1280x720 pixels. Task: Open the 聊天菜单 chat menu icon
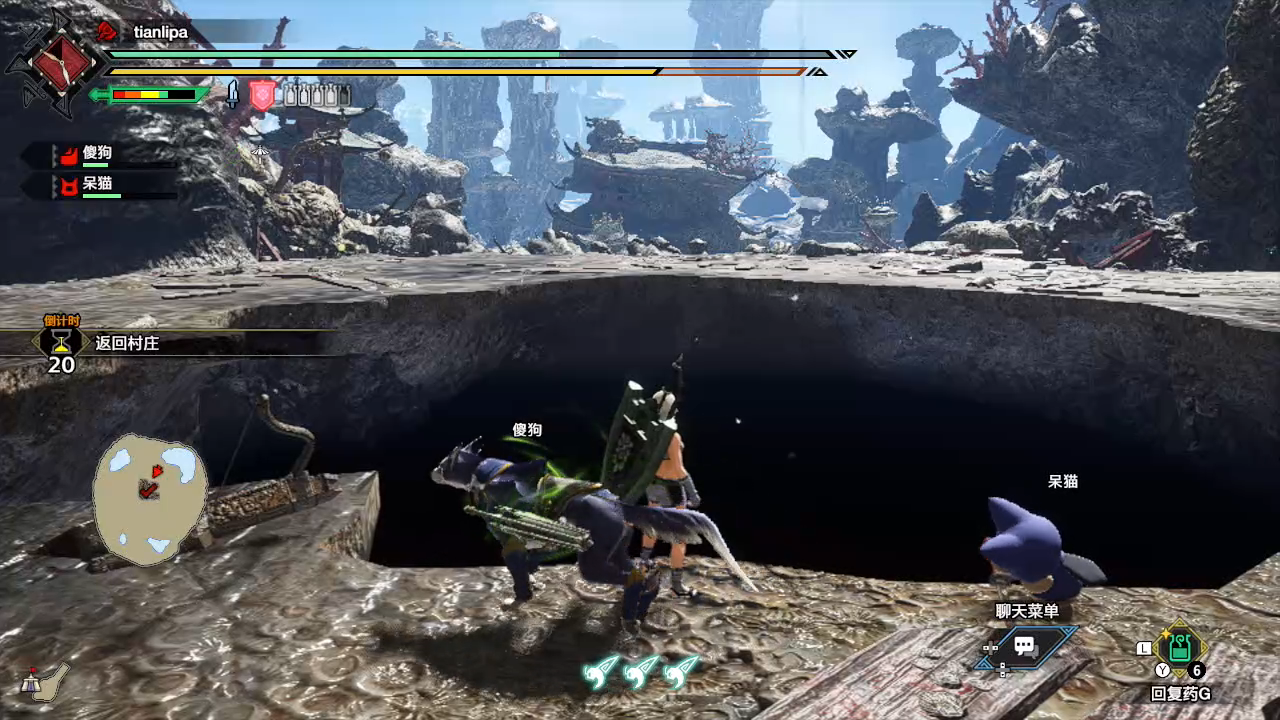point(1024,646)
